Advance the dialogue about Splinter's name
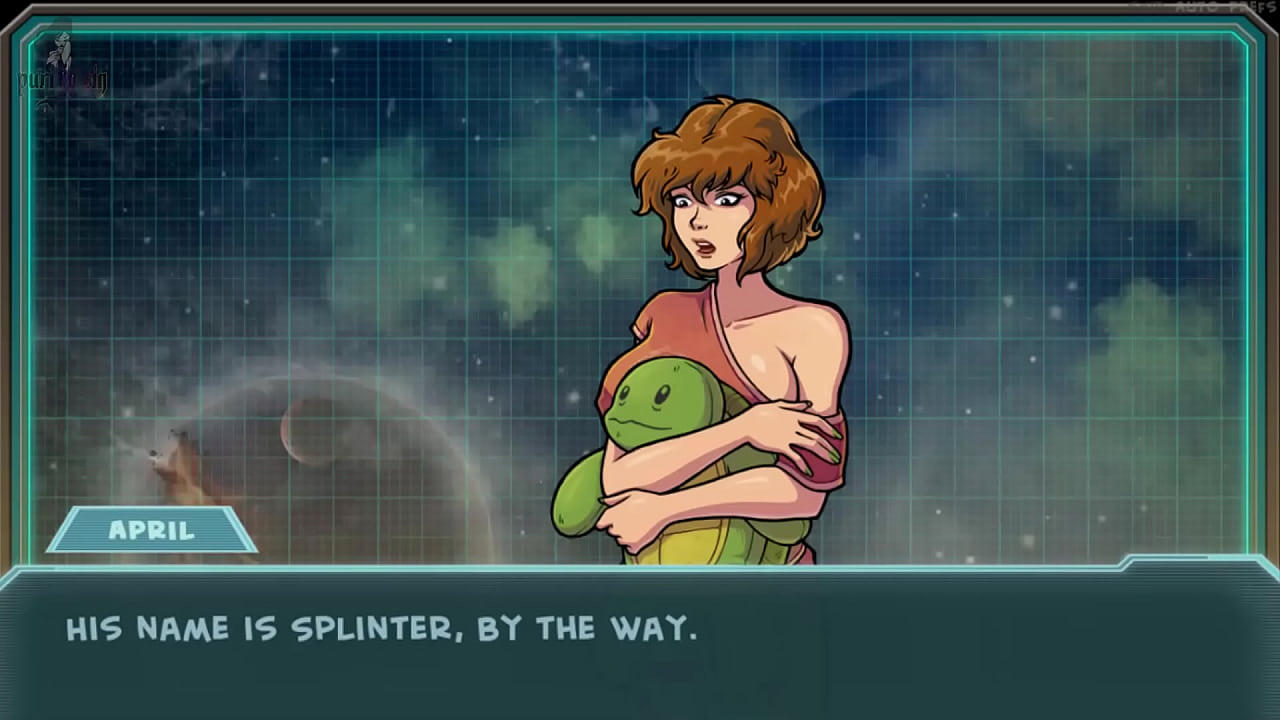 point(640,642)
